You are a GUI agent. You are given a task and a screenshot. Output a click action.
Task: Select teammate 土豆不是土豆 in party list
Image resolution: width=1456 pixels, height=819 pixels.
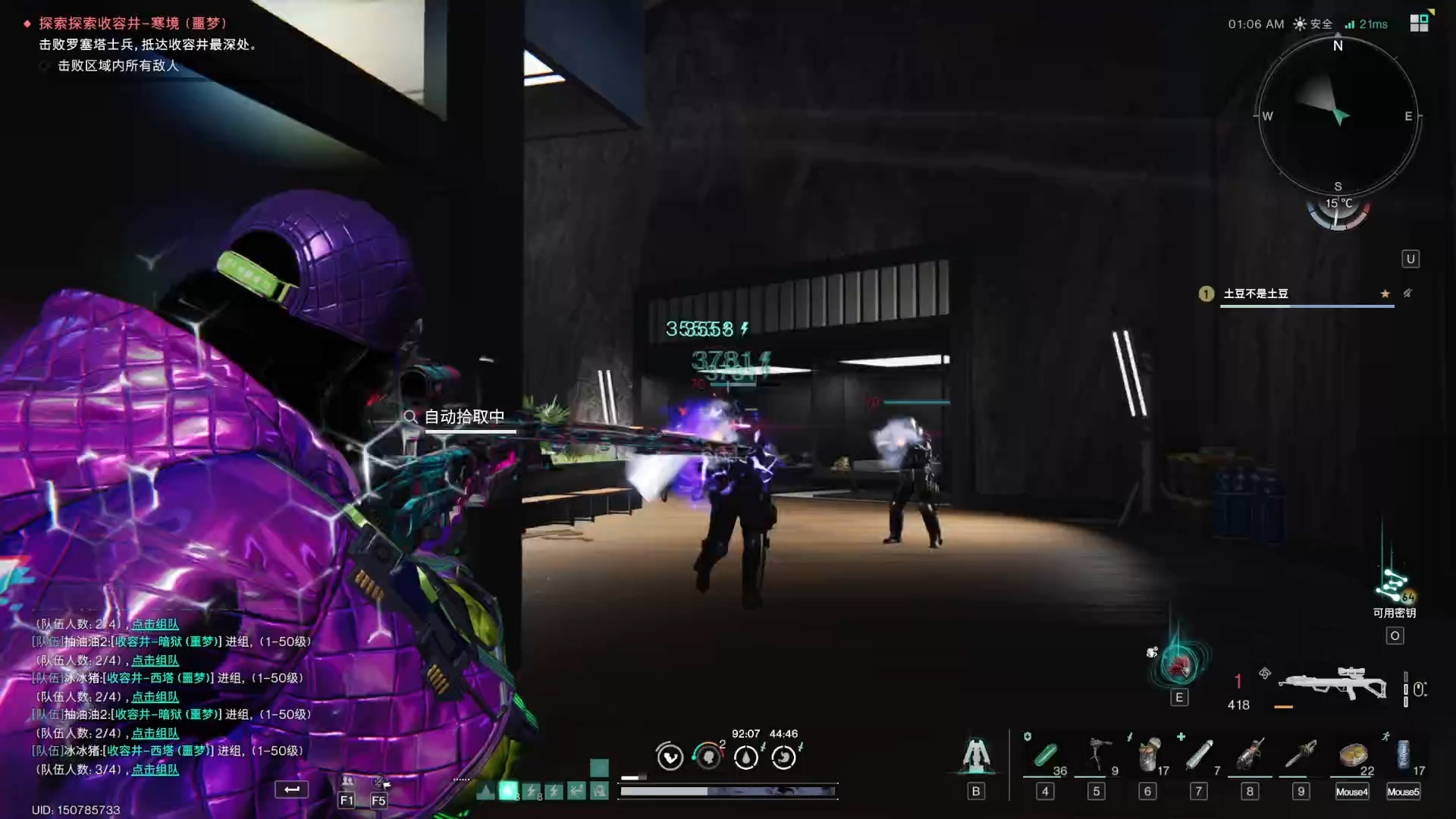coord(1256,294)
